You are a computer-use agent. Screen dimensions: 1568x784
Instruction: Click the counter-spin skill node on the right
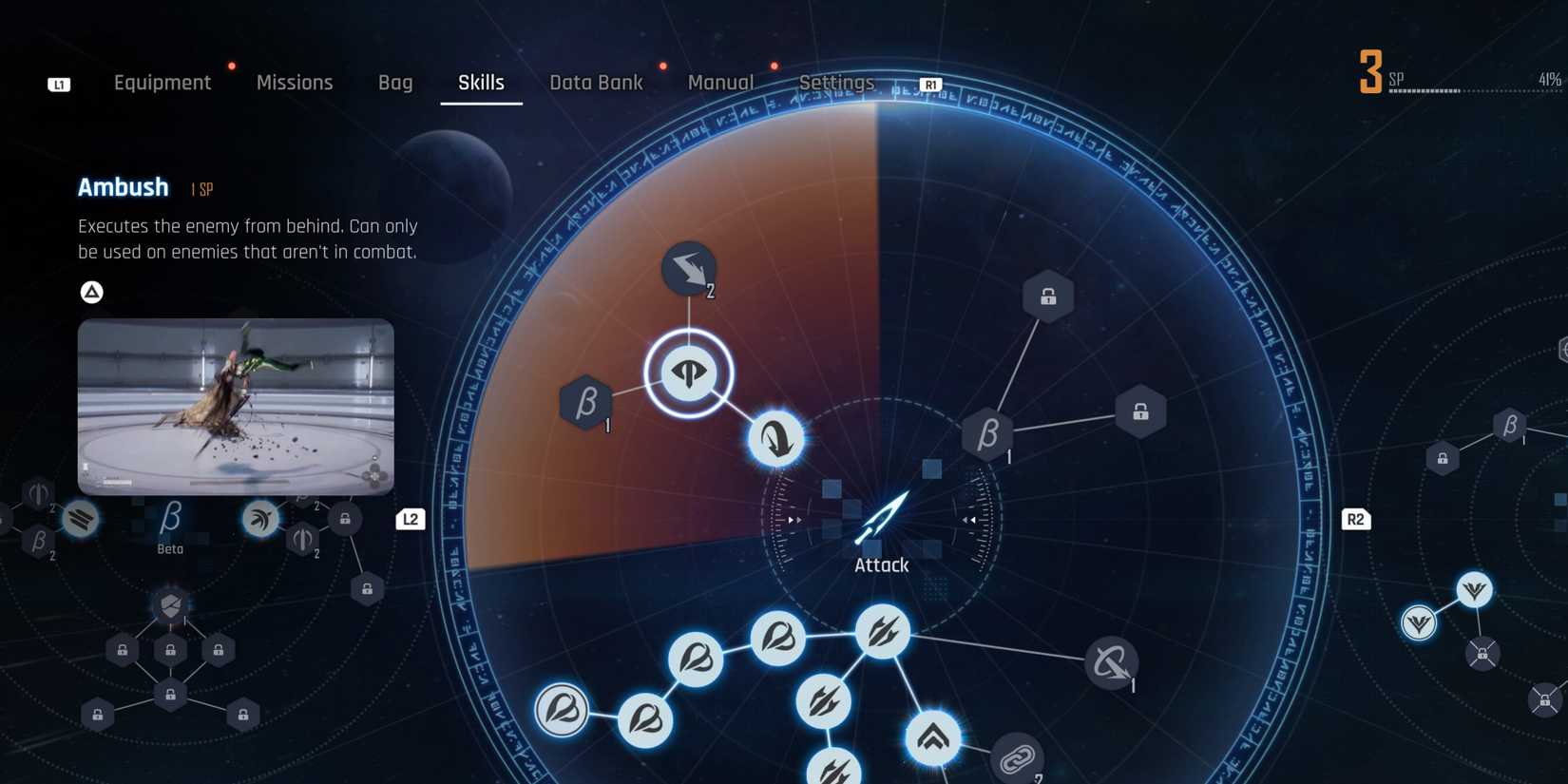click(x=1111, y=663)
